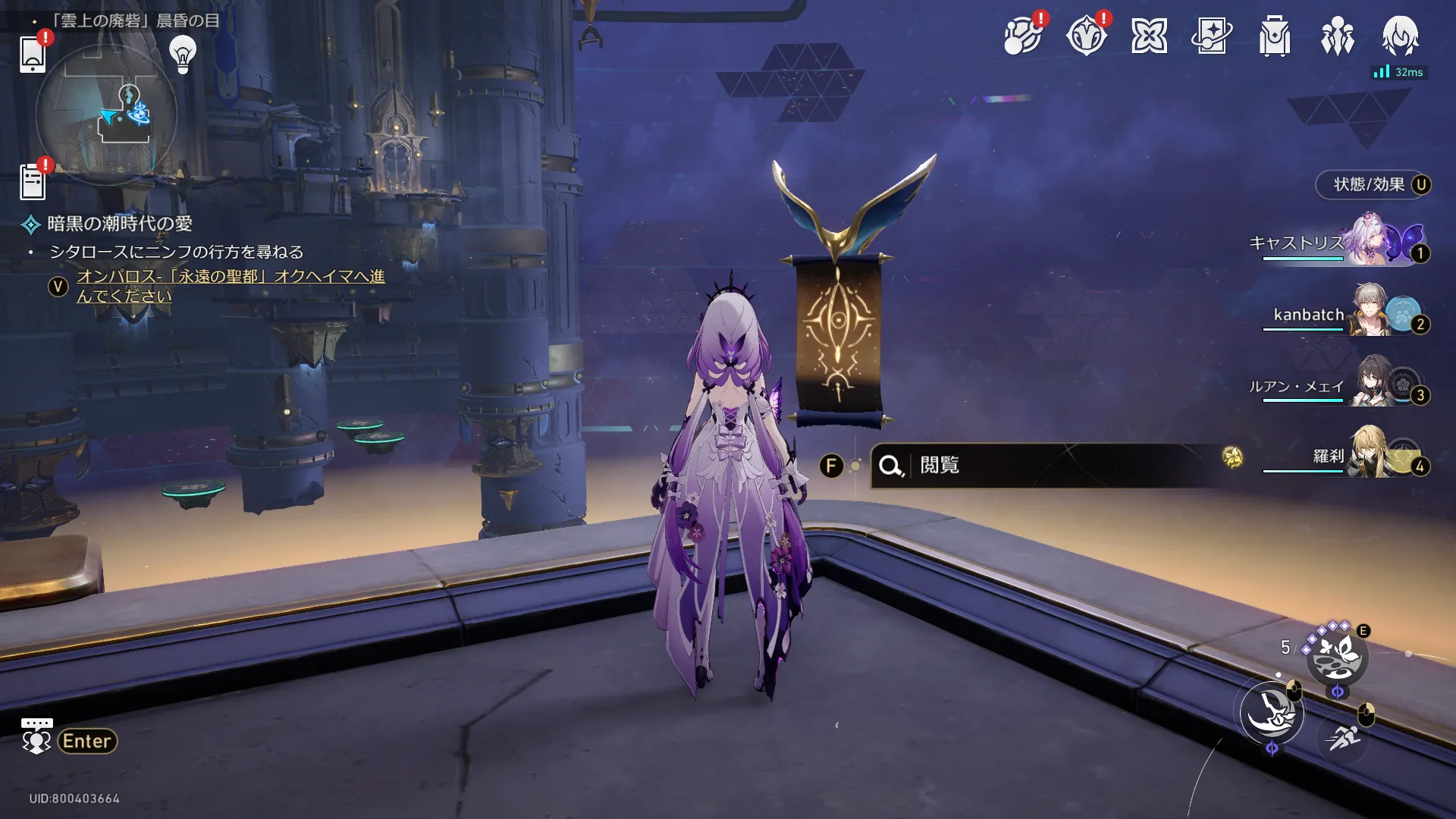Open the three-figures team setup icon
1456x819 pixels.
(1337, 36)
